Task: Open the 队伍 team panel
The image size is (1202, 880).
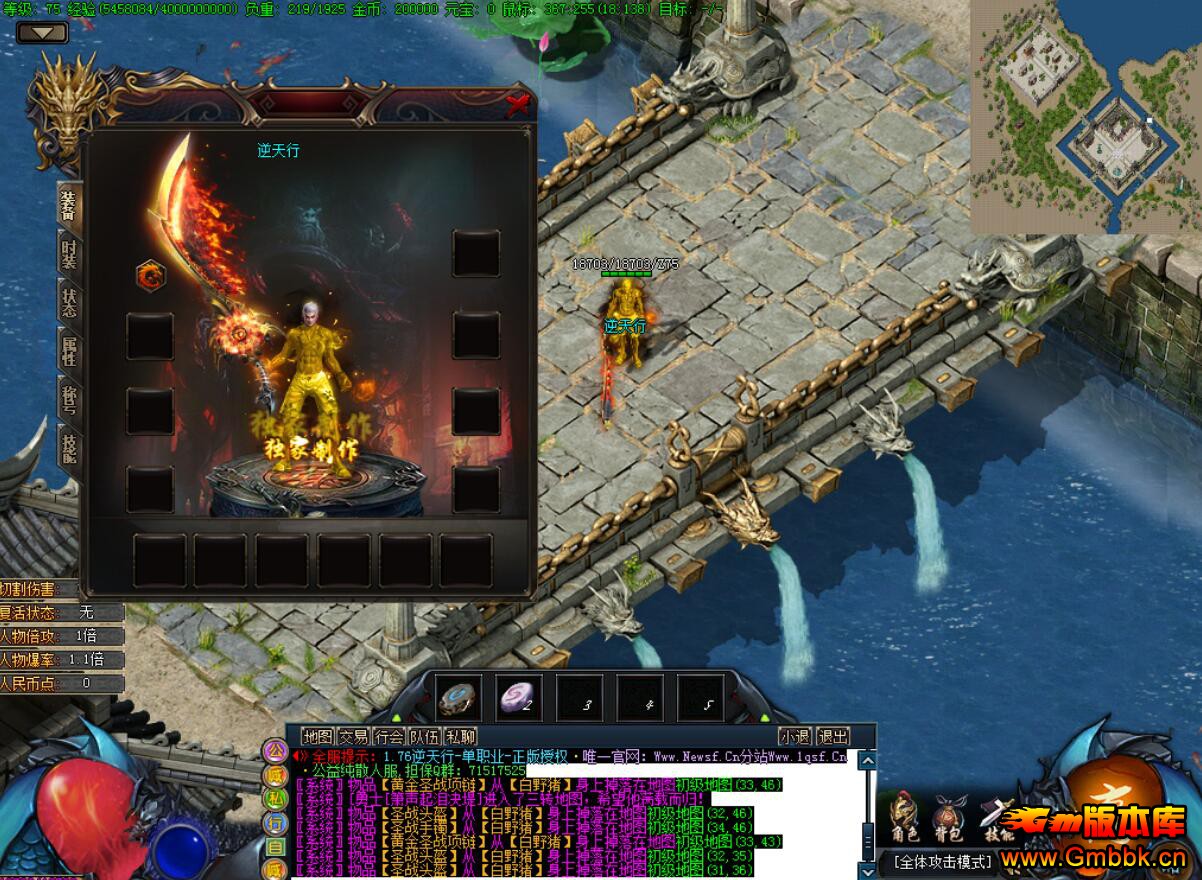Action: (x=424, y=736)
